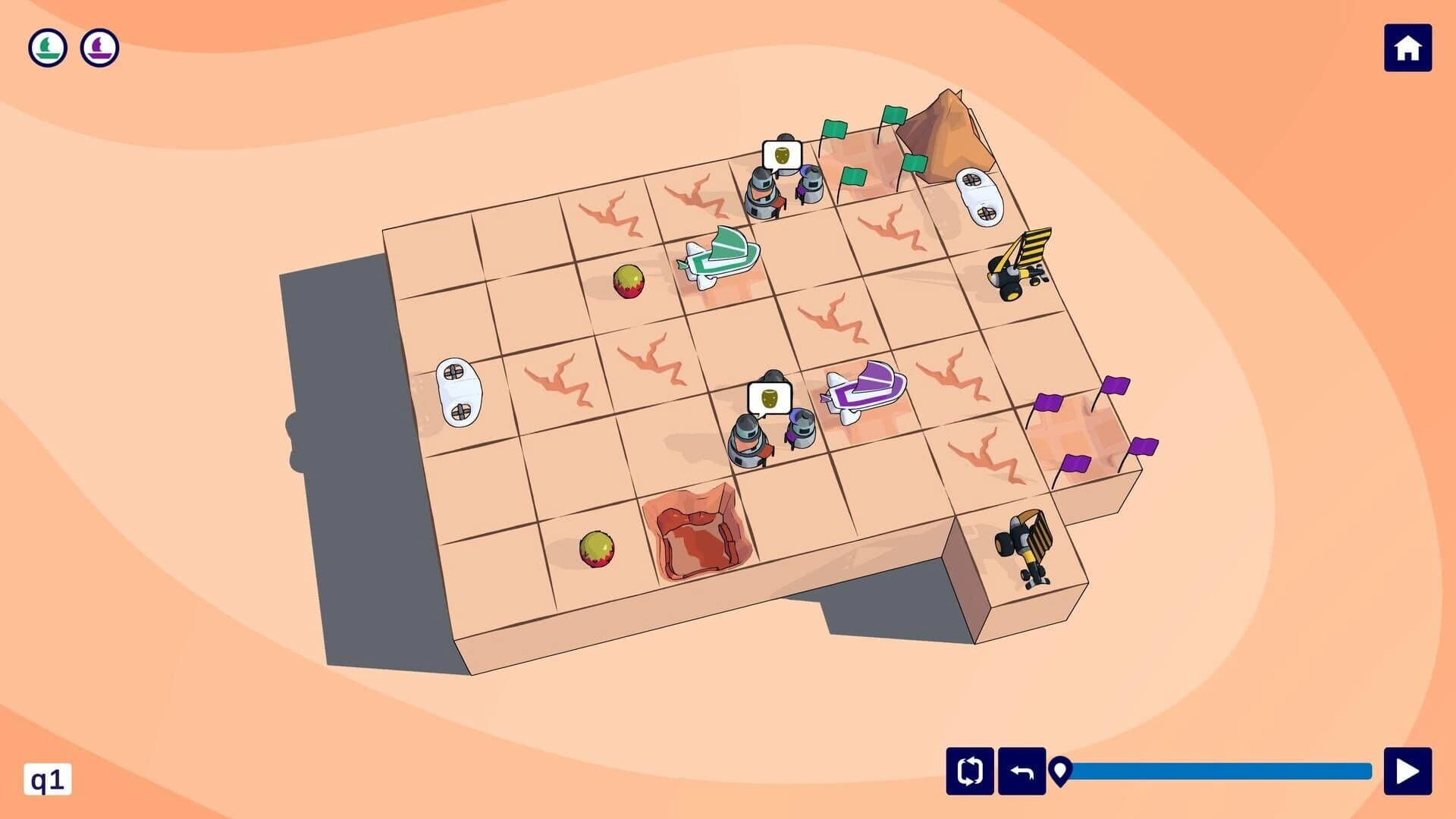
Task: Select the purple sailboat player icon
Action: pyautogui.click(x=99, y=47)
